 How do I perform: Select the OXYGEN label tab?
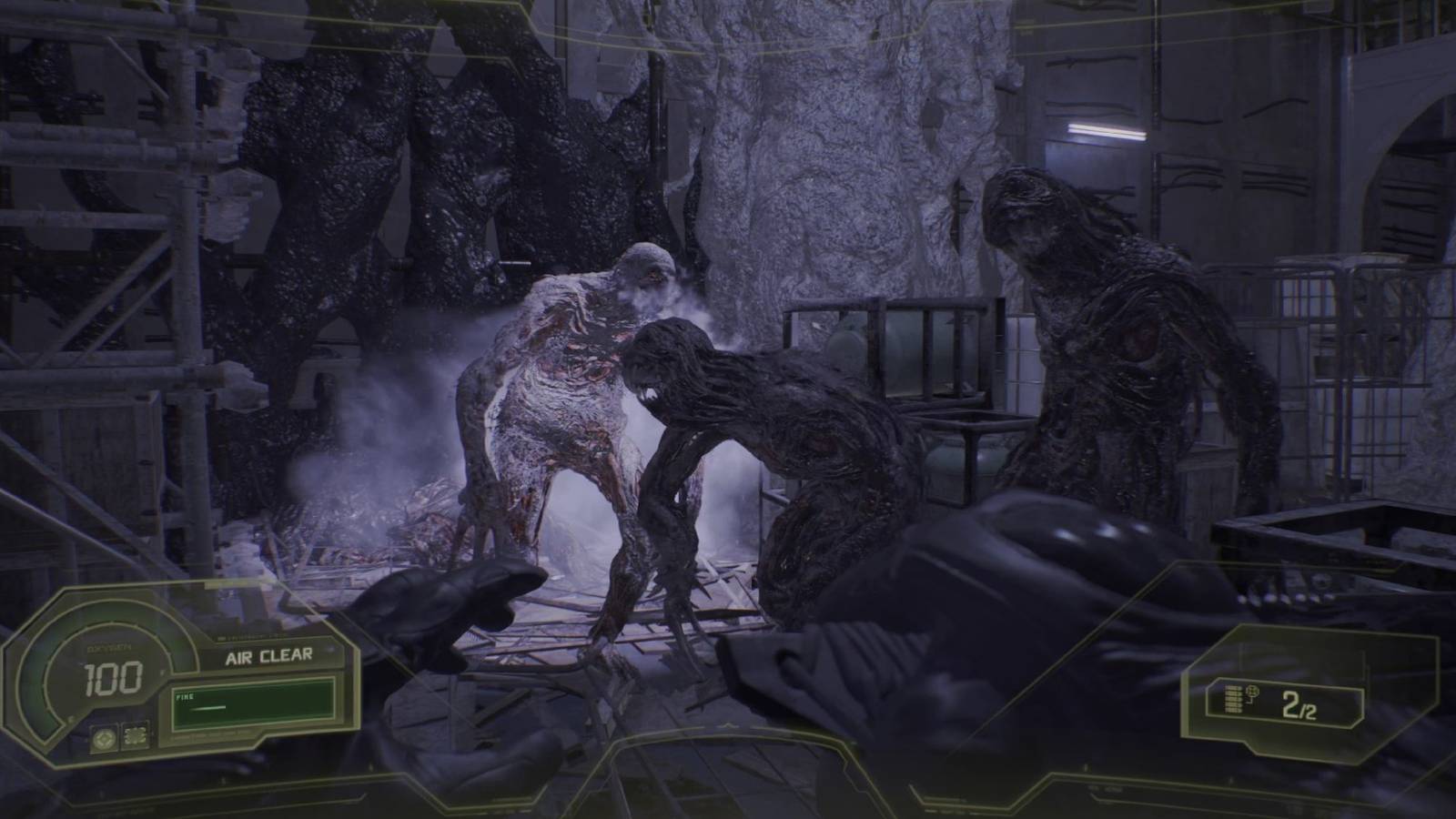click(x=109, y=646)
